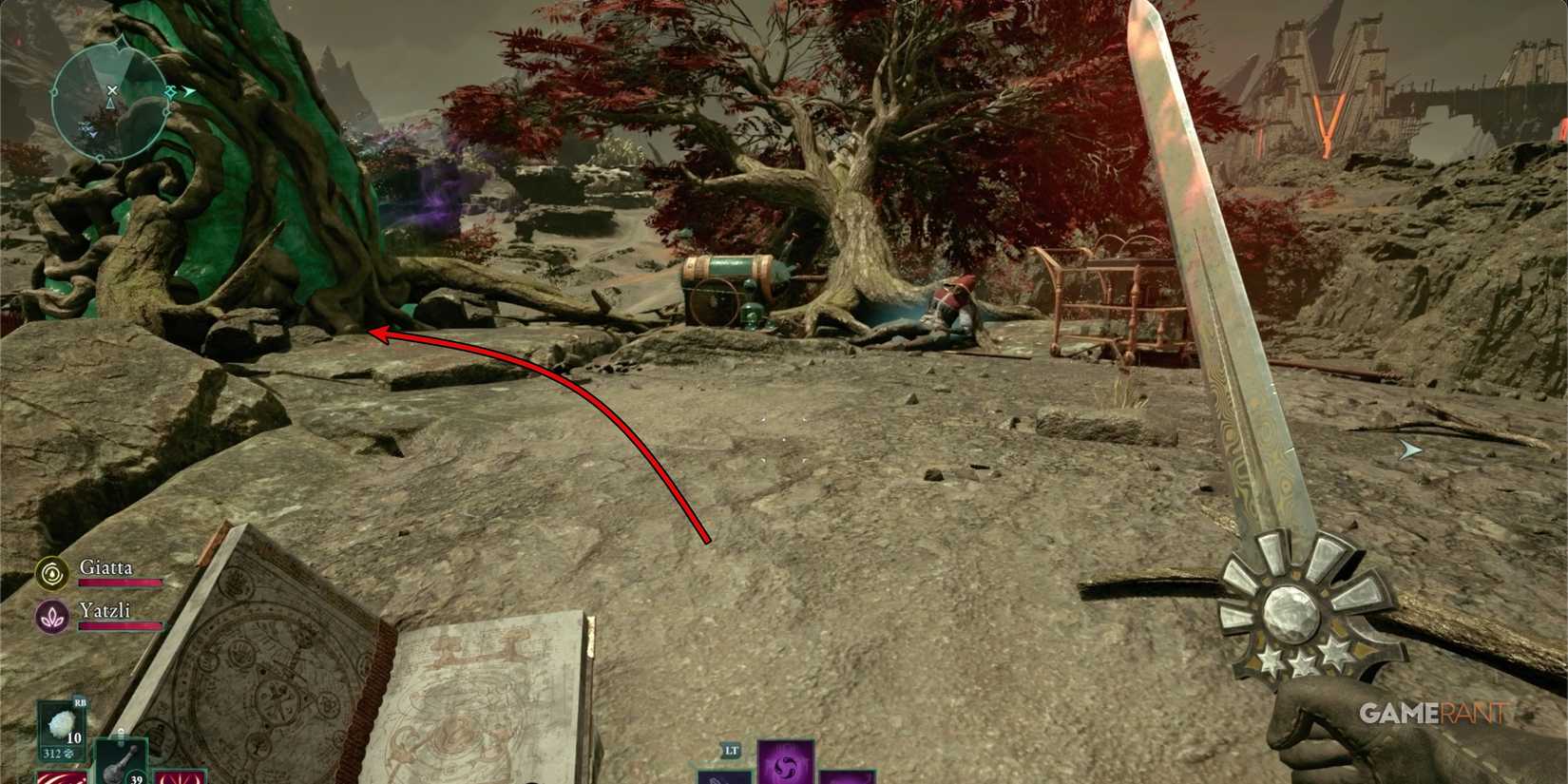Select Giatta's golden companion portrait icon
1568x784 pixels.
(x=54, y=572)
